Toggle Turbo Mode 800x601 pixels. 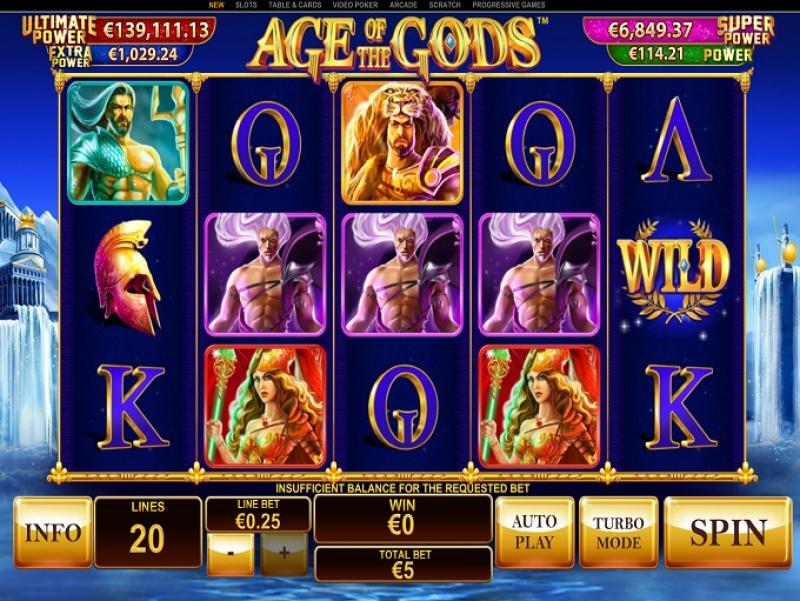coord(618,532)
